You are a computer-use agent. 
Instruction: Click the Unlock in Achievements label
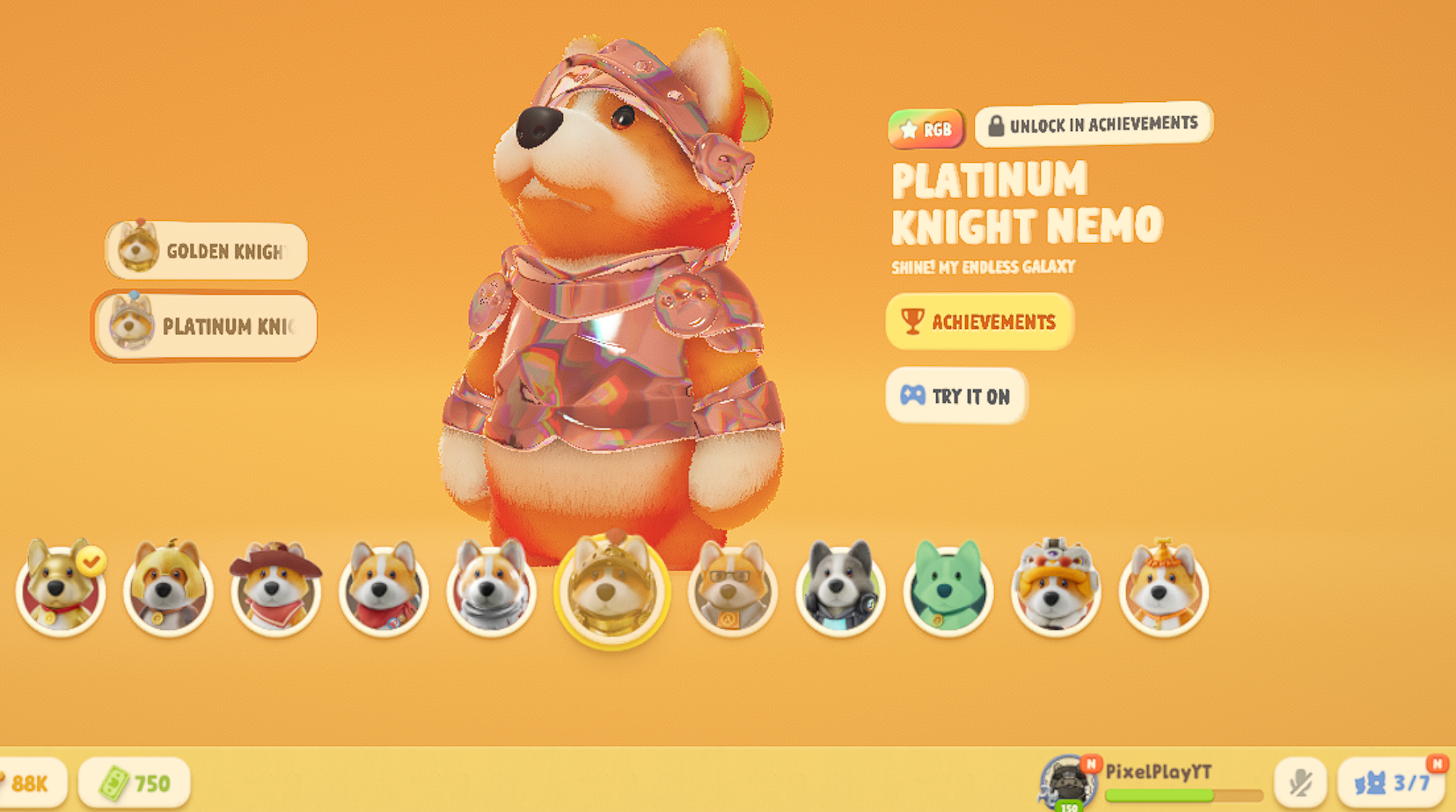[1093, 125]
